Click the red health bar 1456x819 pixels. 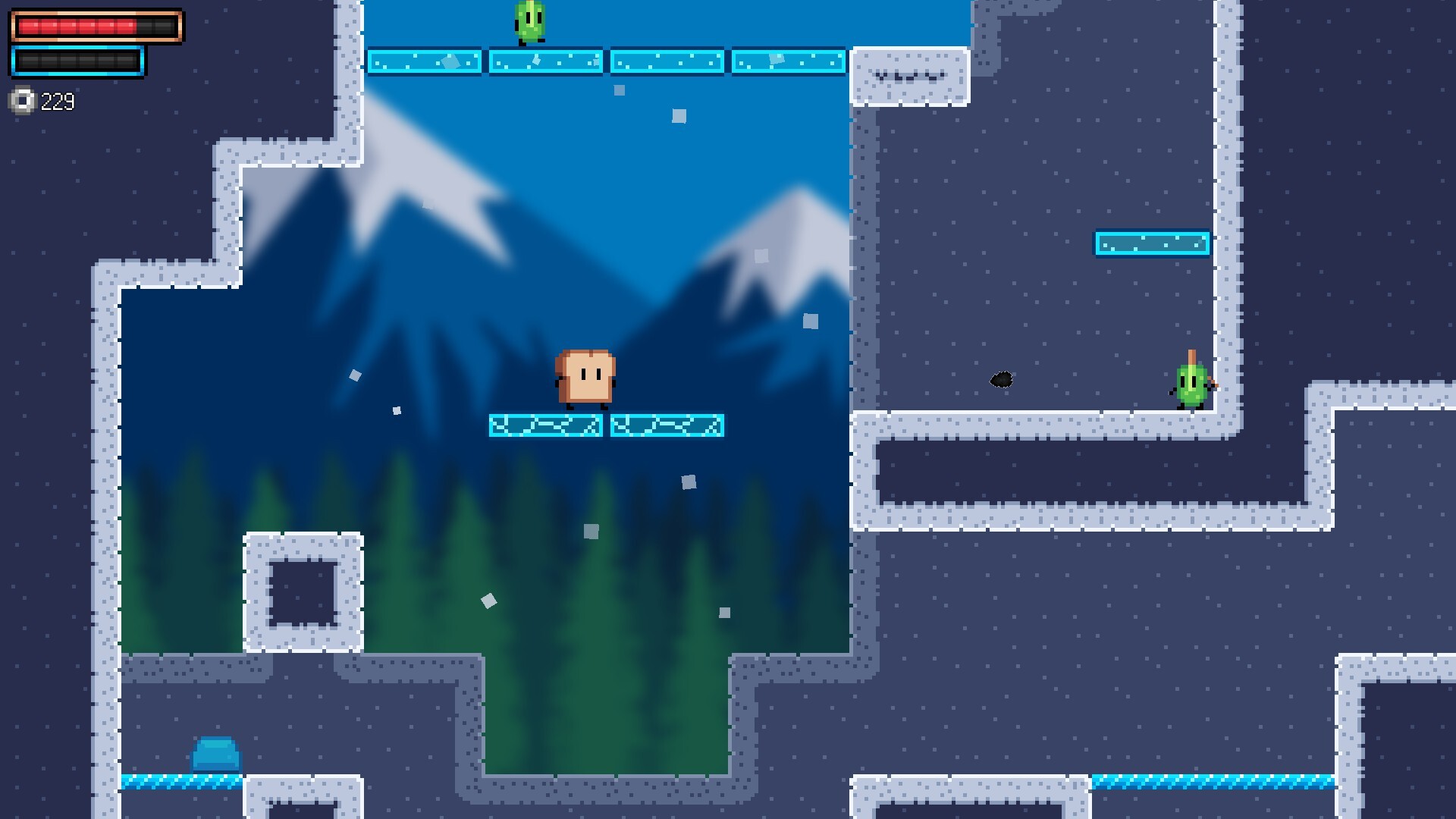(x=95, y=27)
